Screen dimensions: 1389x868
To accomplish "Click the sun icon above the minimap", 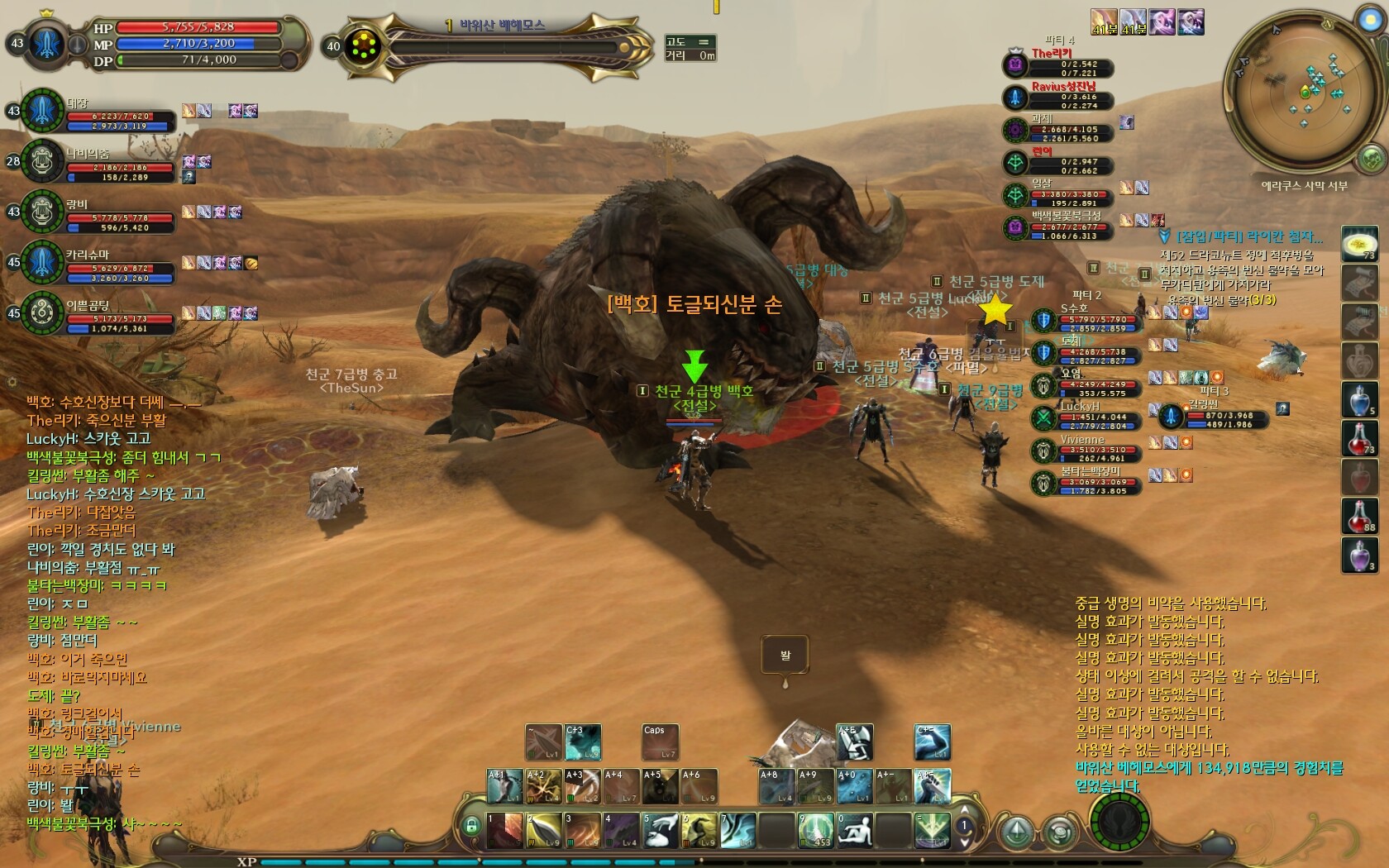I will coord(1369,18).
